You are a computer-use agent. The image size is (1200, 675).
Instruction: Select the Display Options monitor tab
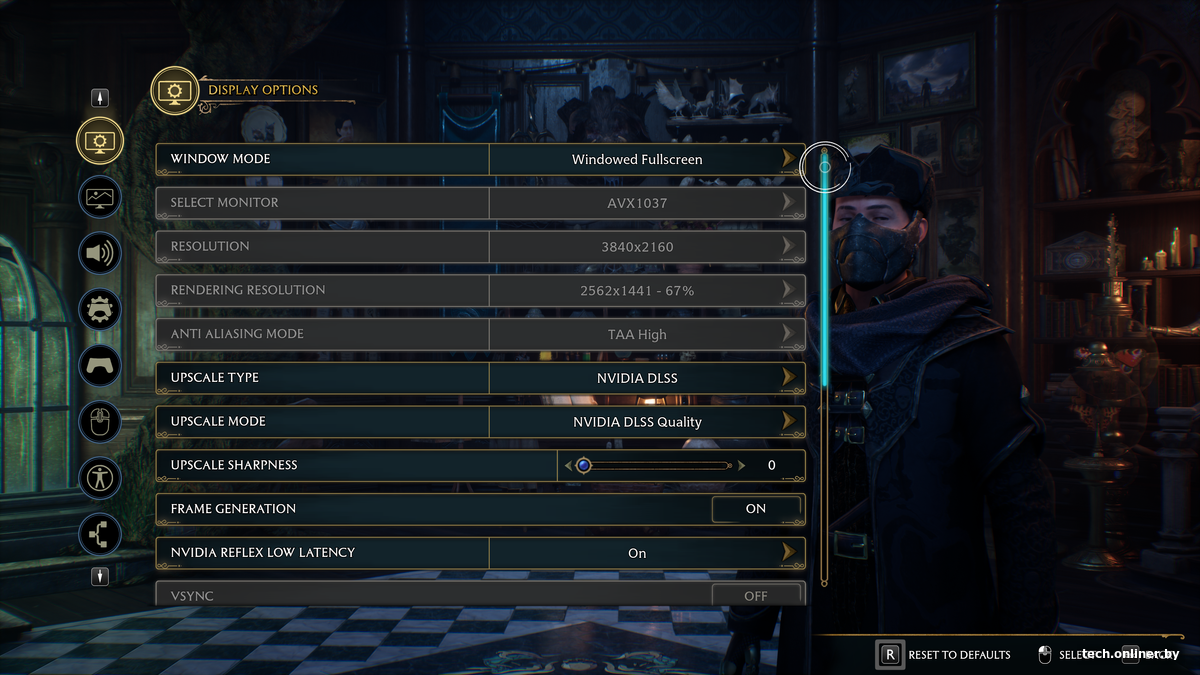(100, 141)
